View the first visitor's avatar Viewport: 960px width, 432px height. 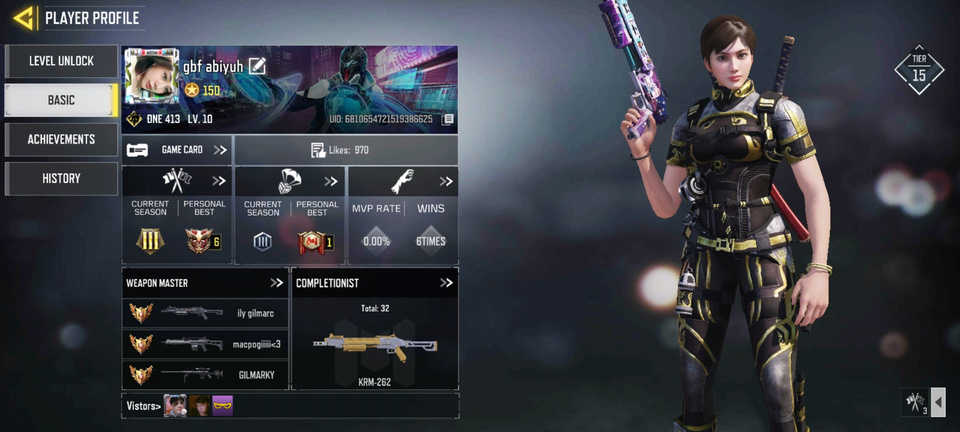(176, 405)
